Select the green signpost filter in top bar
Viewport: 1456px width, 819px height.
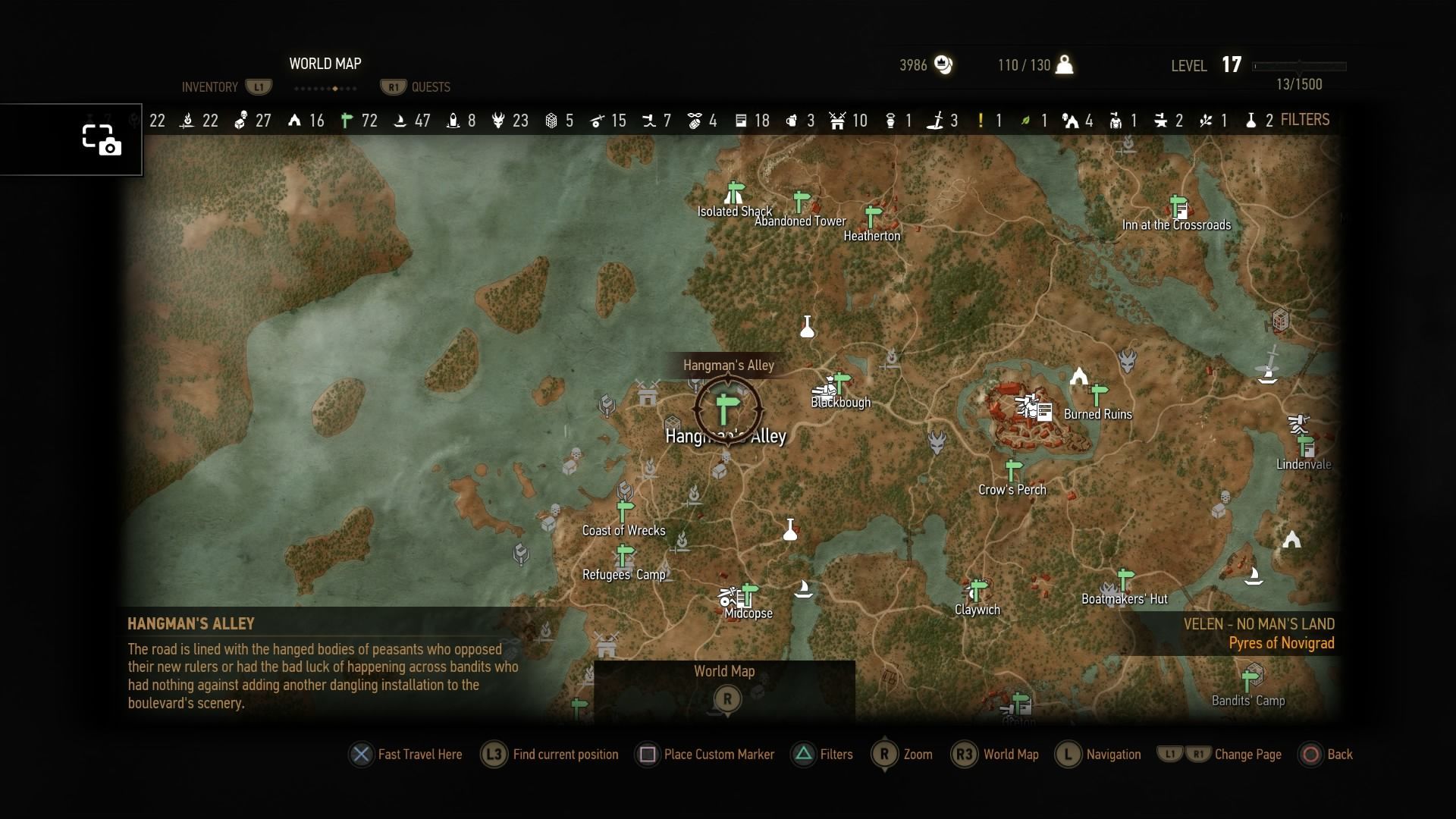click(x=347, y=120)
